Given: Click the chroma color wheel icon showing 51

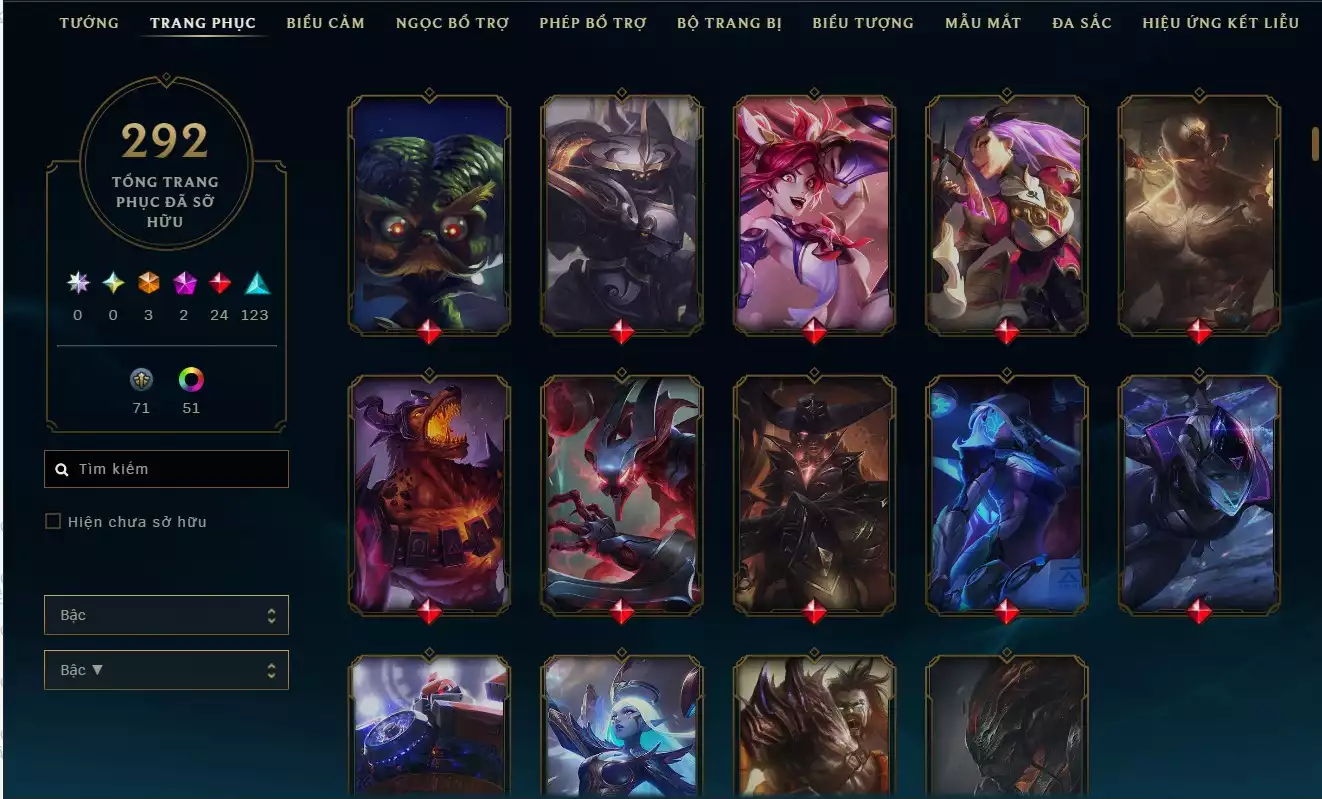Looking at the screenshot, I should (191, 380).
